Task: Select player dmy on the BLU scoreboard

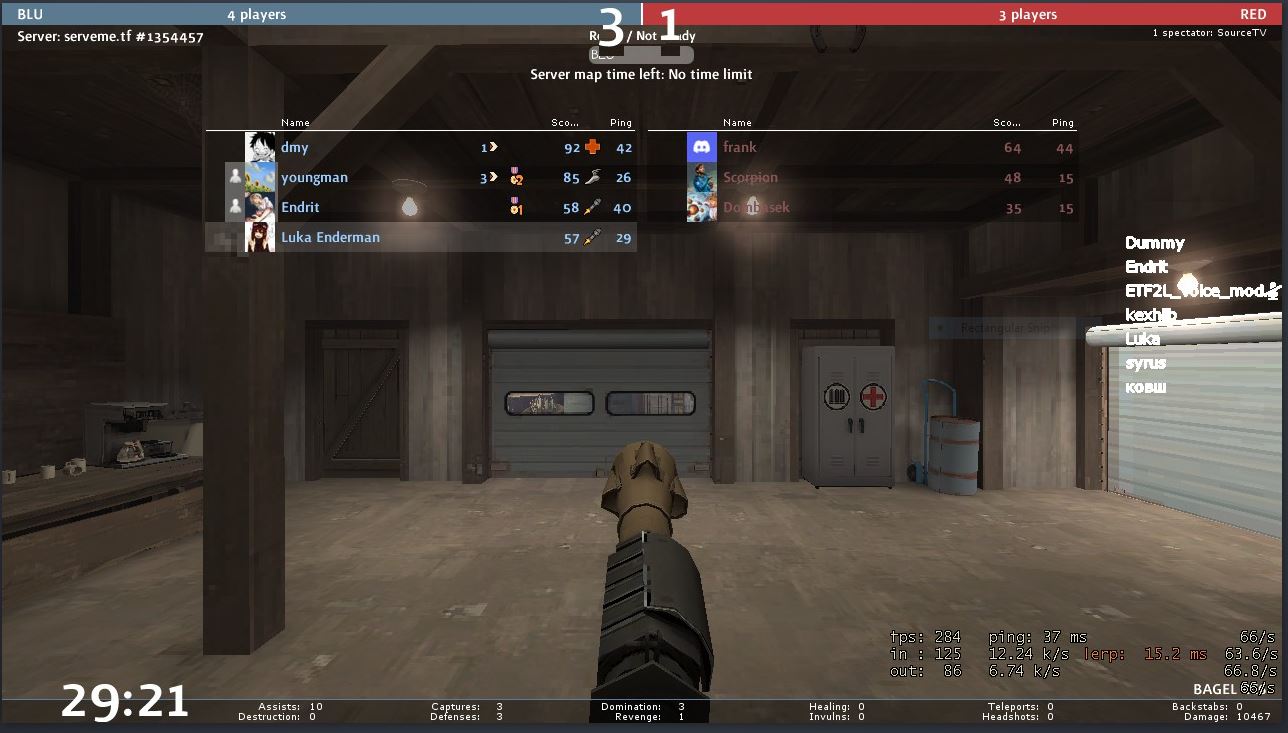Action: (x=294, y=148)
